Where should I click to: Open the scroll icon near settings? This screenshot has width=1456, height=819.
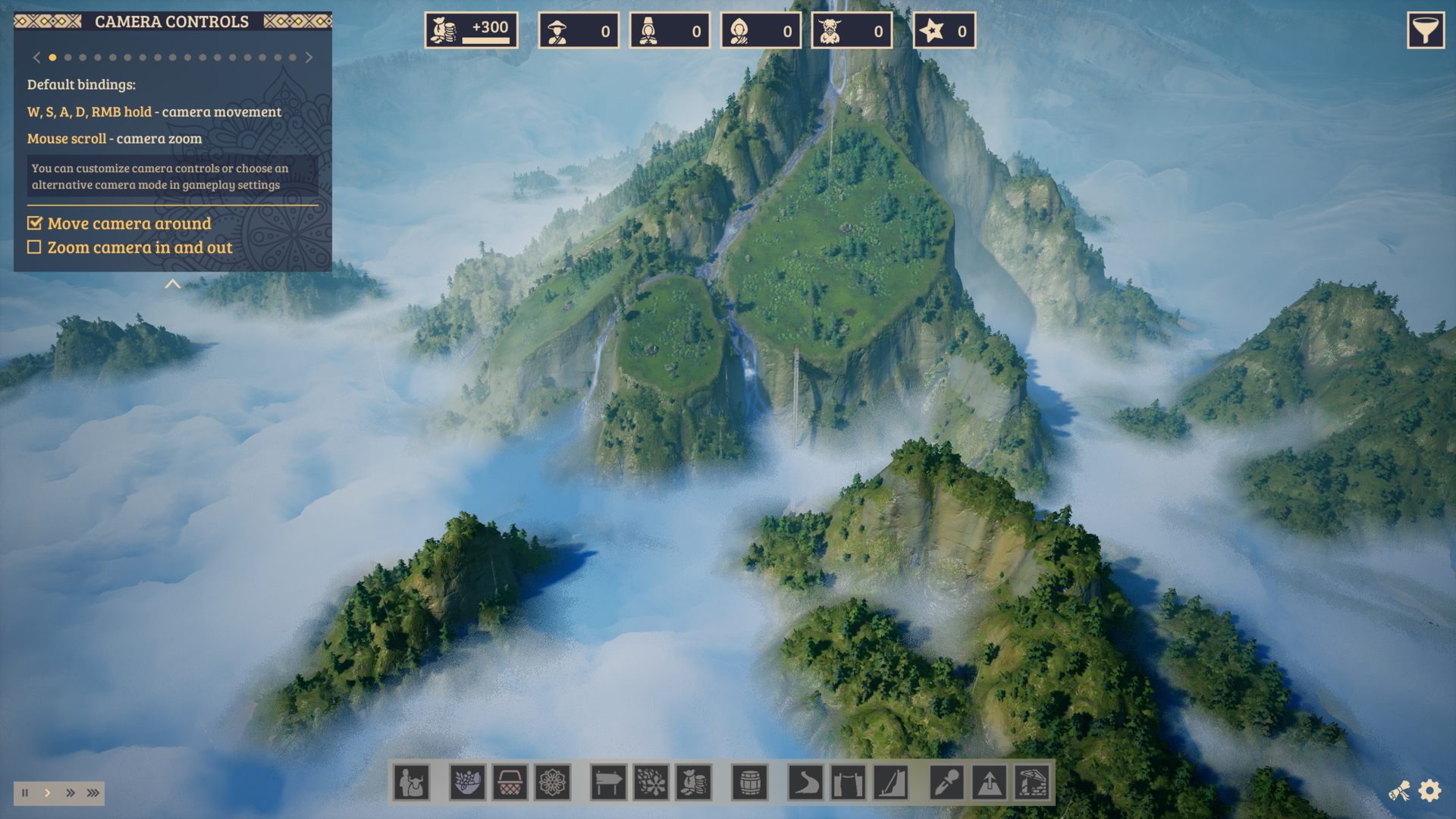[x=1399, y=792]
